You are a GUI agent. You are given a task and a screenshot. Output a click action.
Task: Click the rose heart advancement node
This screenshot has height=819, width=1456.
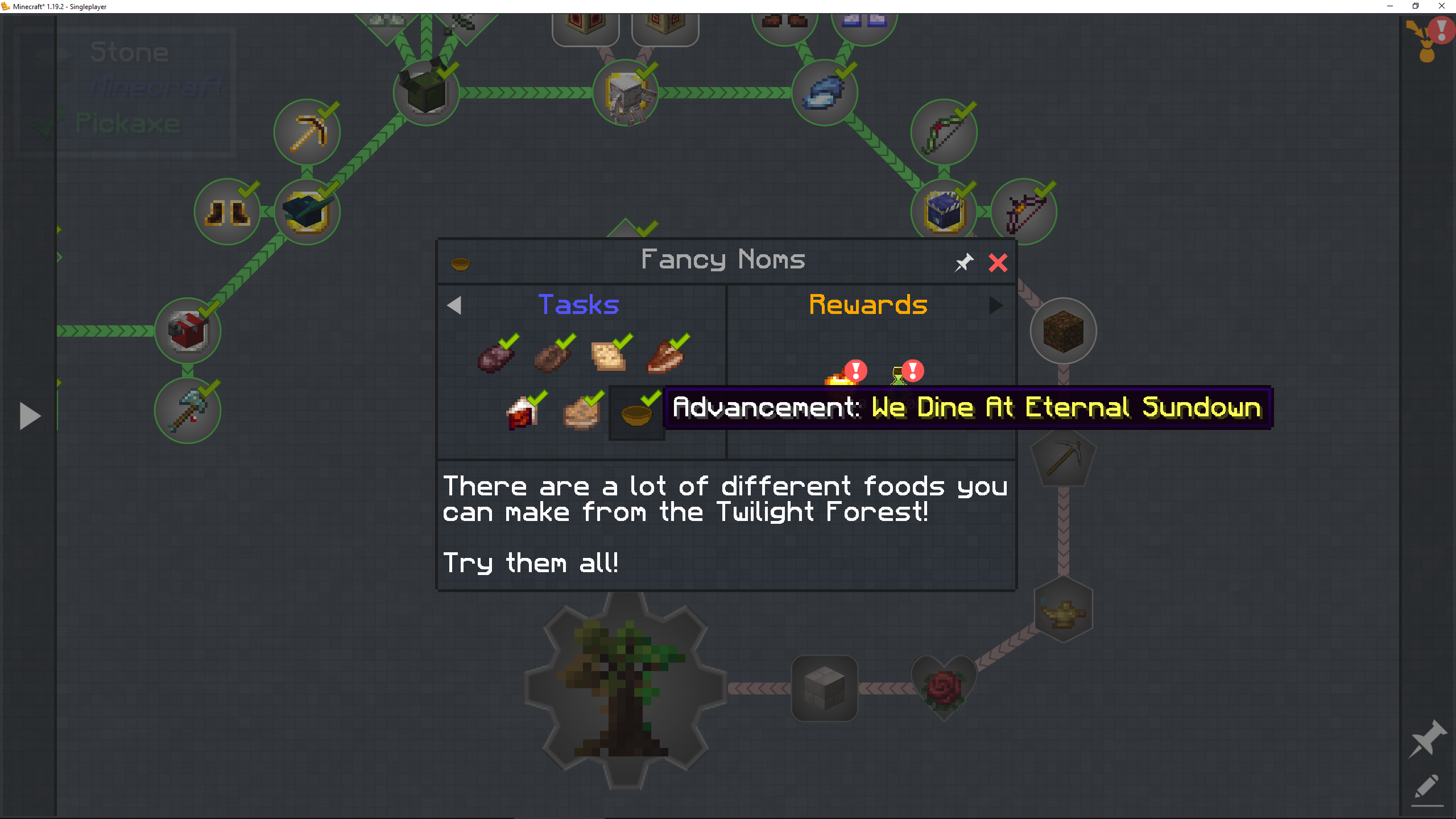coord(944,688)
